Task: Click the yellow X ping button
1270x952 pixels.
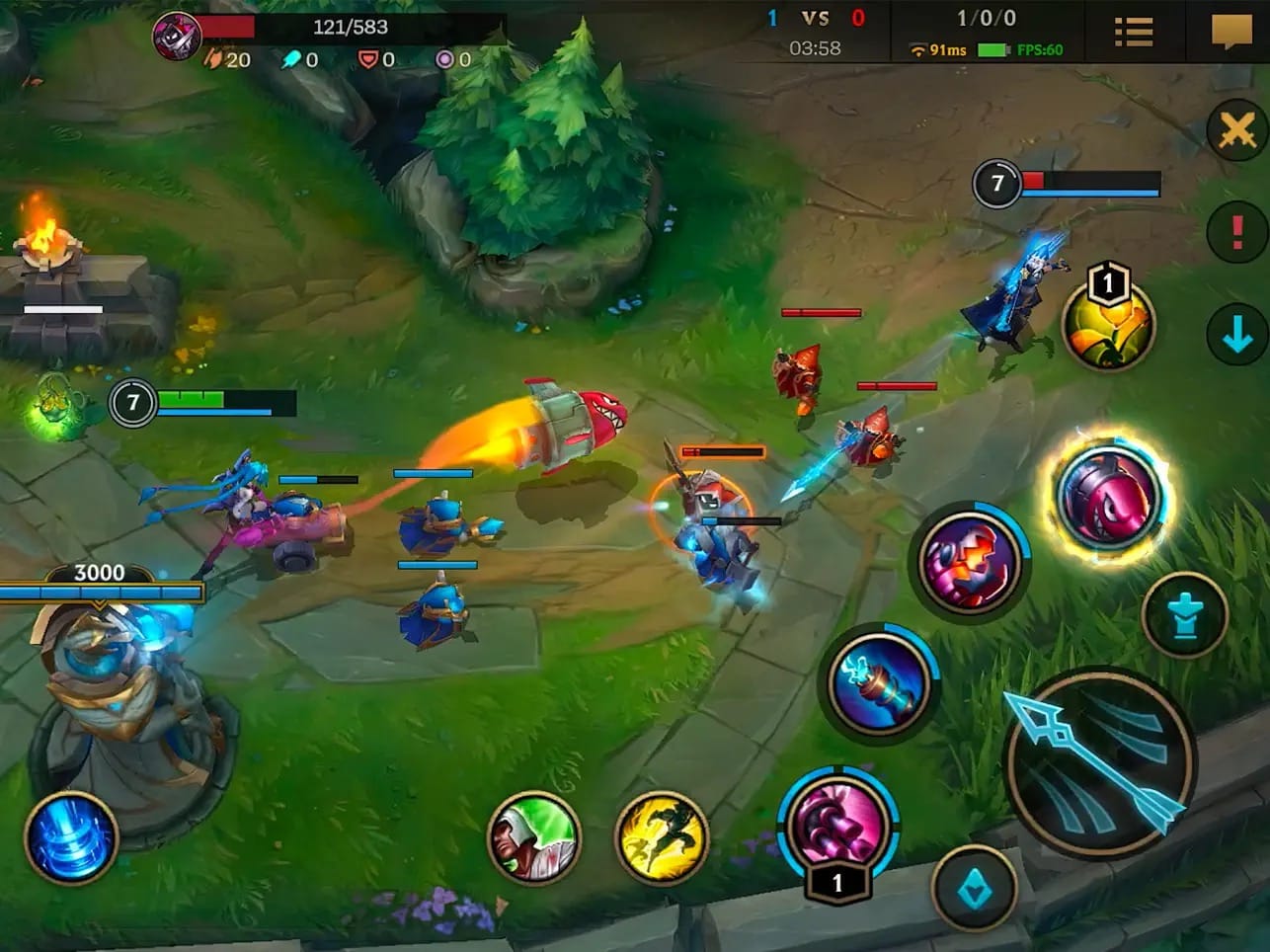Action: pos(1236,129)
